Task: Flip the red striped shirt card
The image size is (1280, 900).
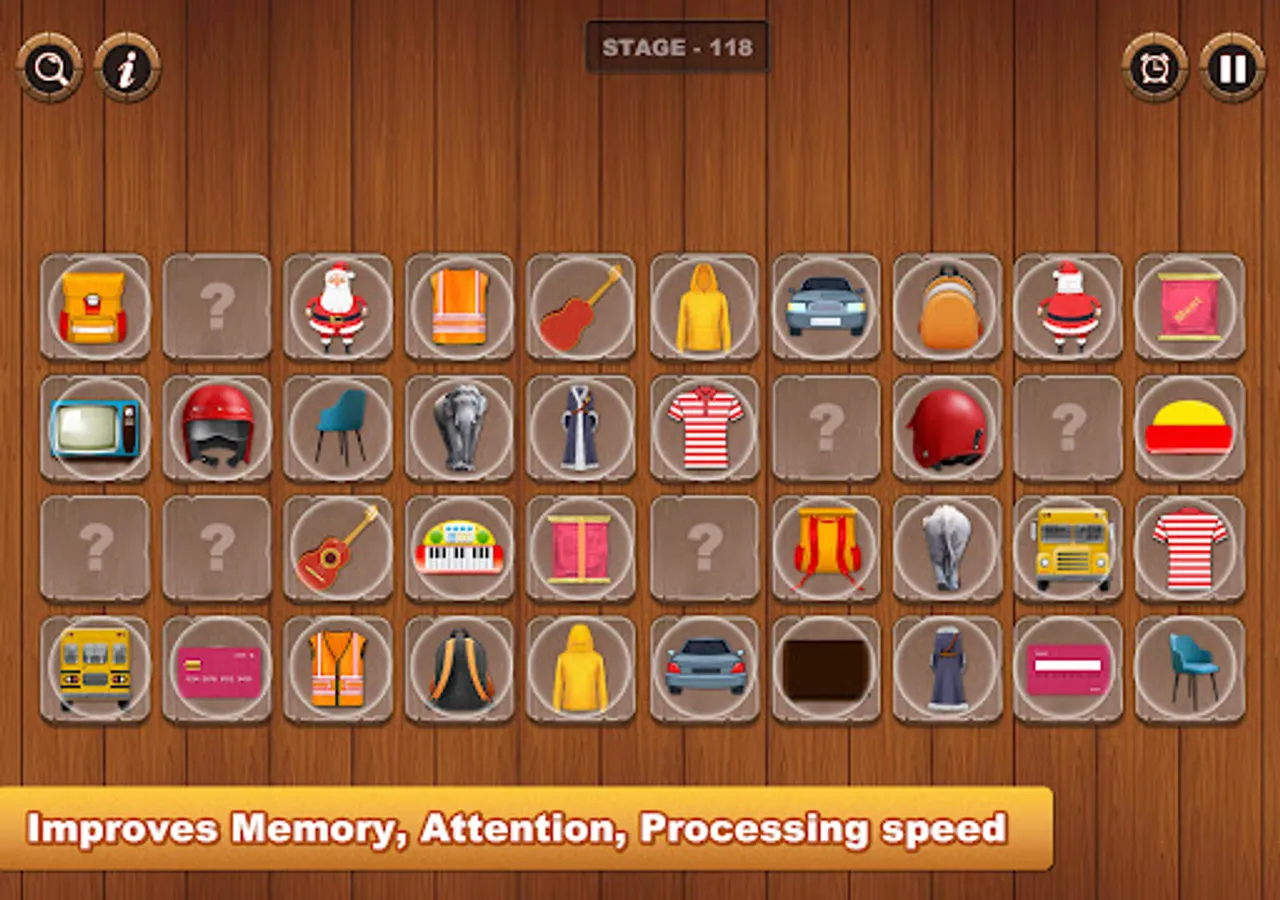Action: pyautogui.click(x=704, y=428)
